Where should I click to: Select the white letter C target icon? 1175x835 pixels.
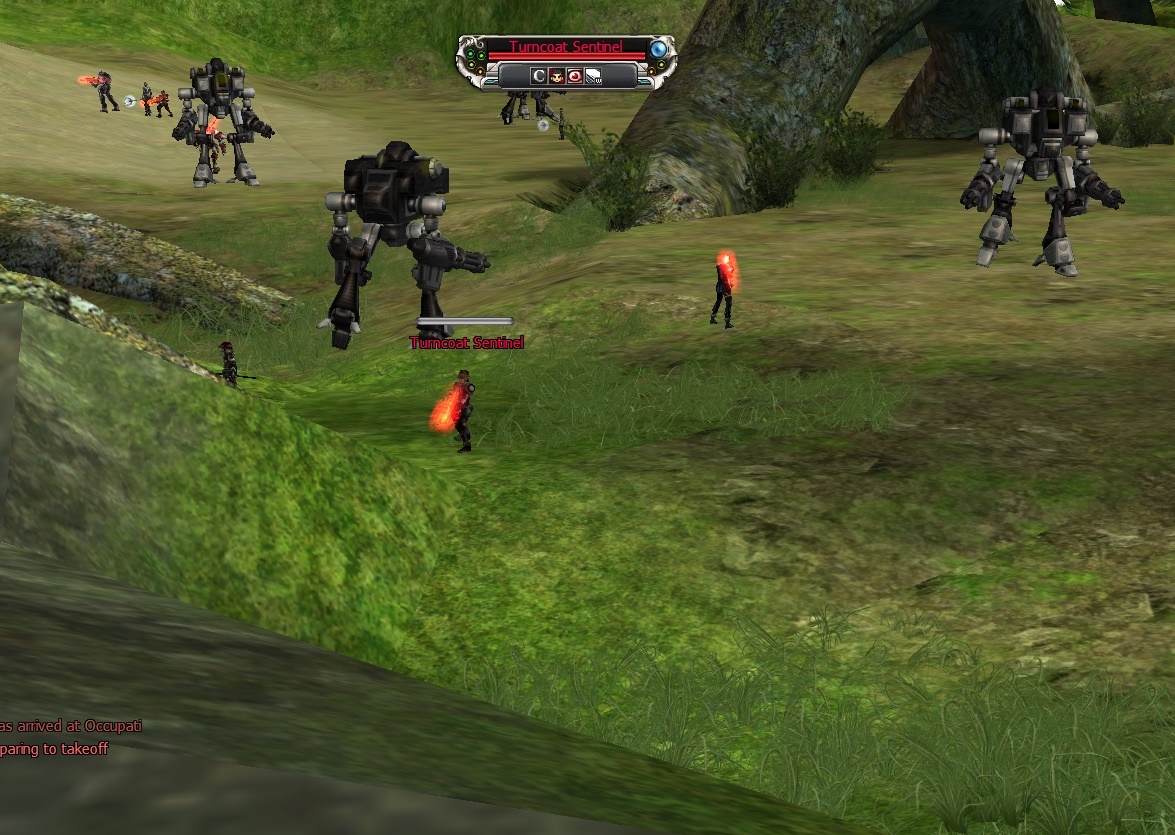point(538,76)
